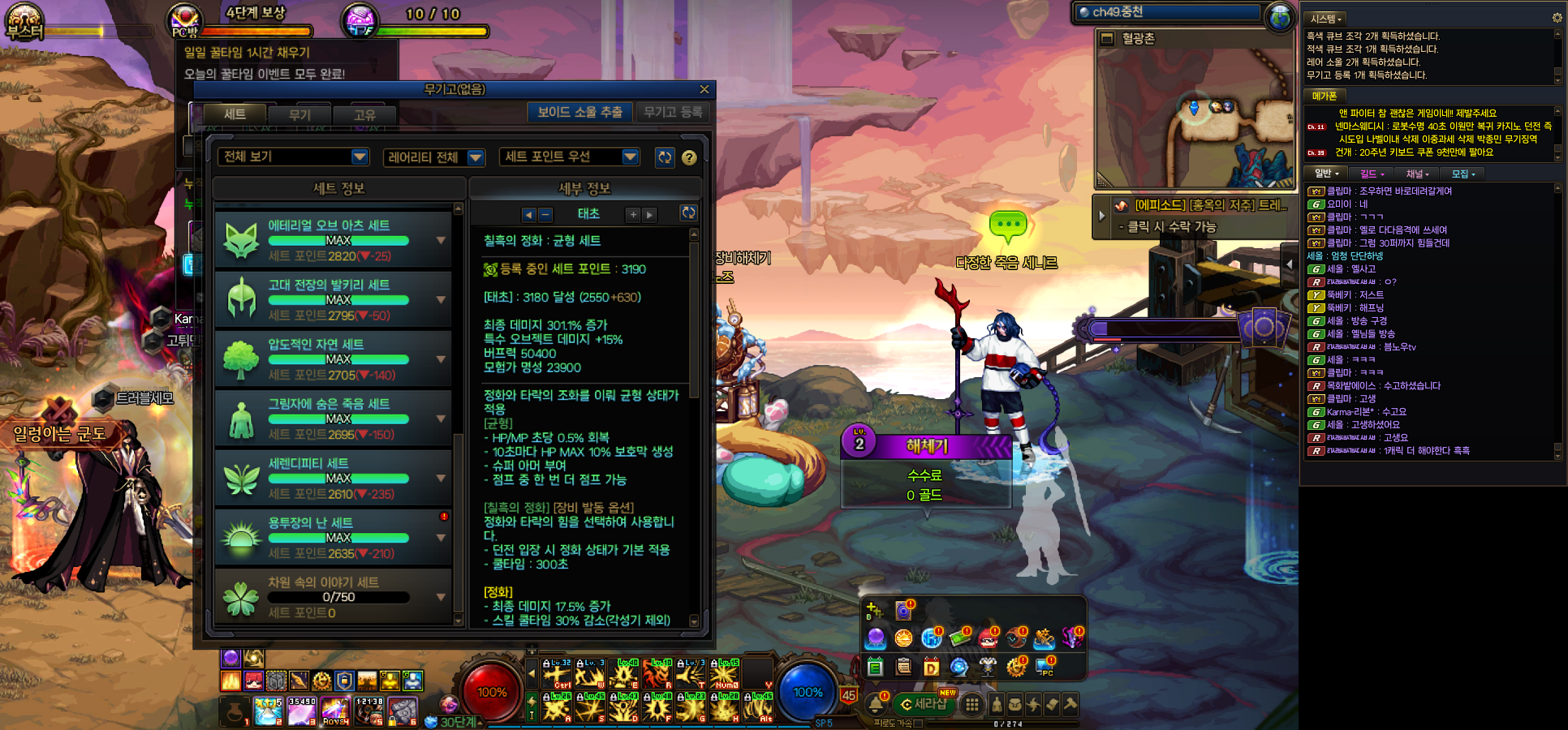The width and height of the screenshot is (1568, 730).
Task: Select the 고대 전장의 발키리 세트 row
Action: point(334,299)
